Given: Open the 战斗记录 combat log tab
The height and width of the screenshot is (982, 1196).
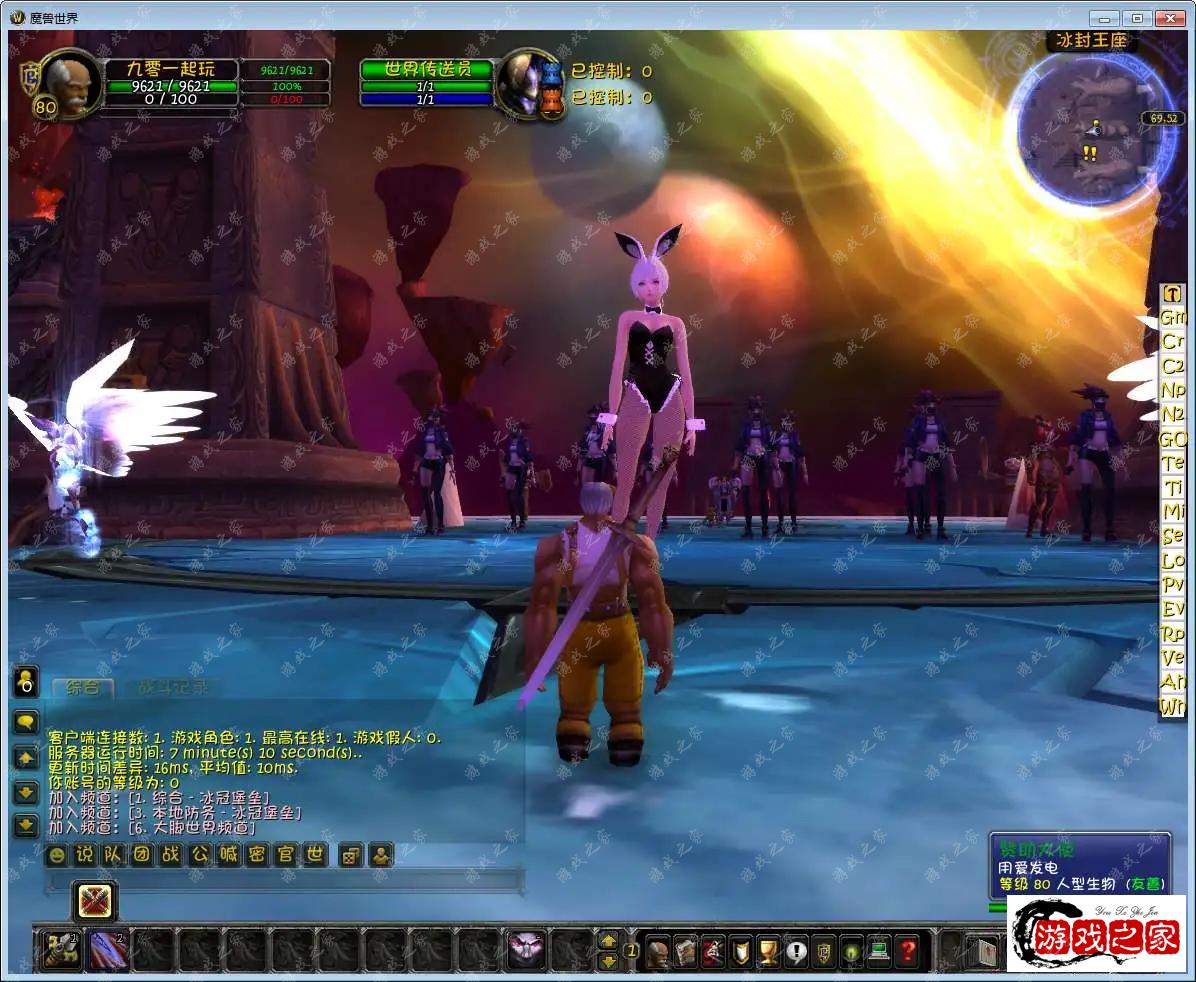Looking at the screenshot, I should pos(172,687).
